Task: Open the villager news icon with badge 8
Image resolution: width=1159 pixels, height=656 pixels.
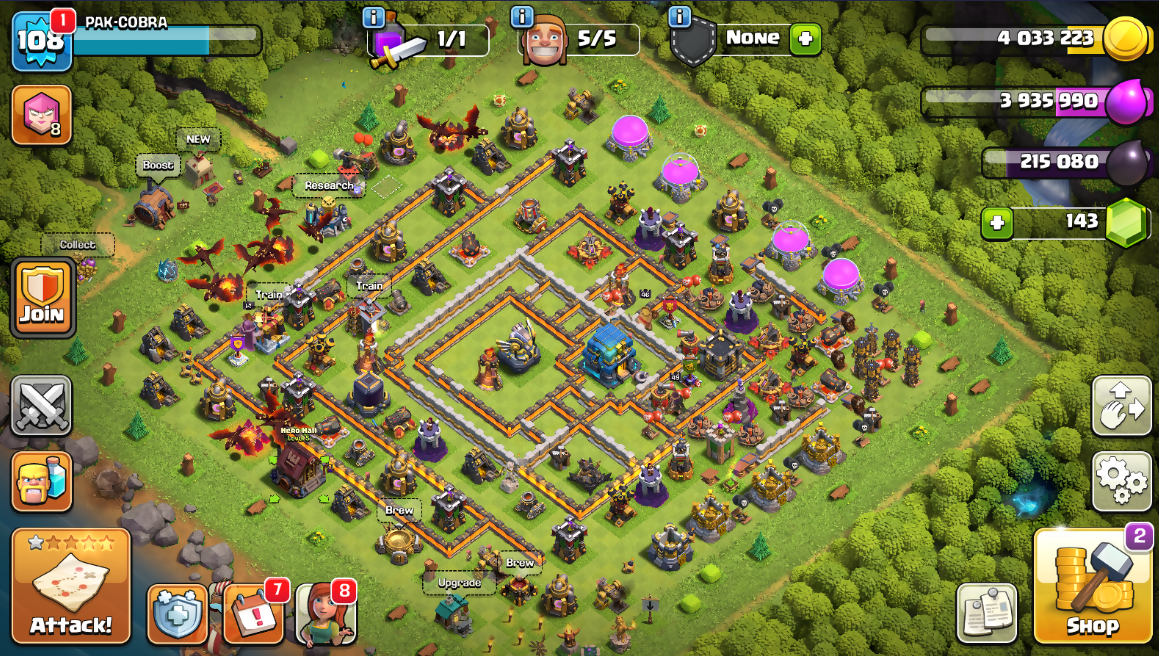Action: pos(325,613)
